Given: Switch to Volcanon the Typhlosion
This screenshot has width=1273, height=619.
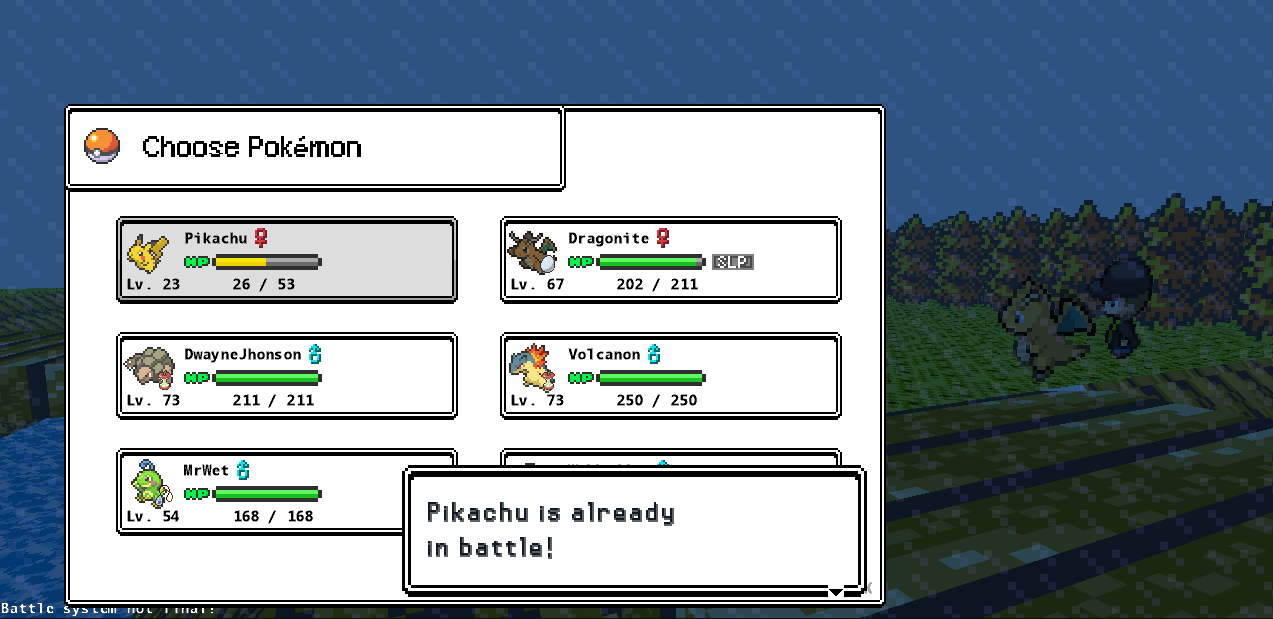Looking at the screenshot, I should (x=670, y=376).
